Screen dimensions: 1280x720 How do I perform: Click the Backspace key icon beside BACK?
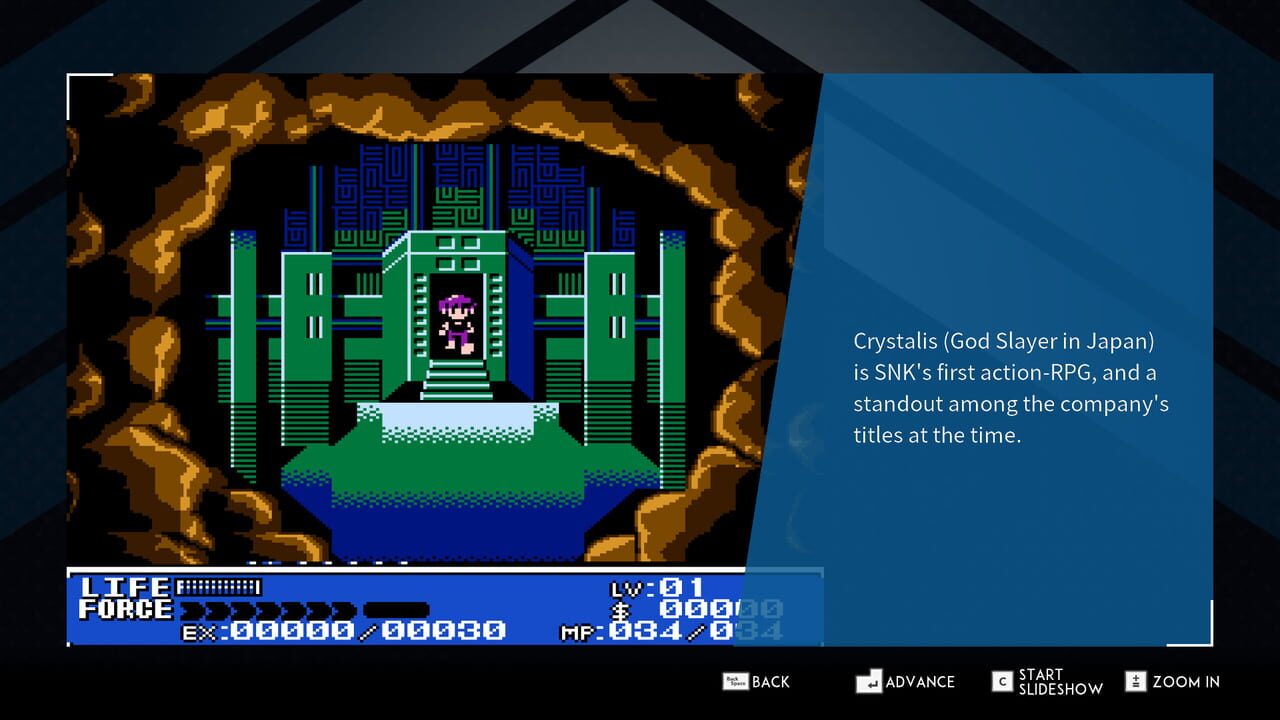[x=735, y=680]
